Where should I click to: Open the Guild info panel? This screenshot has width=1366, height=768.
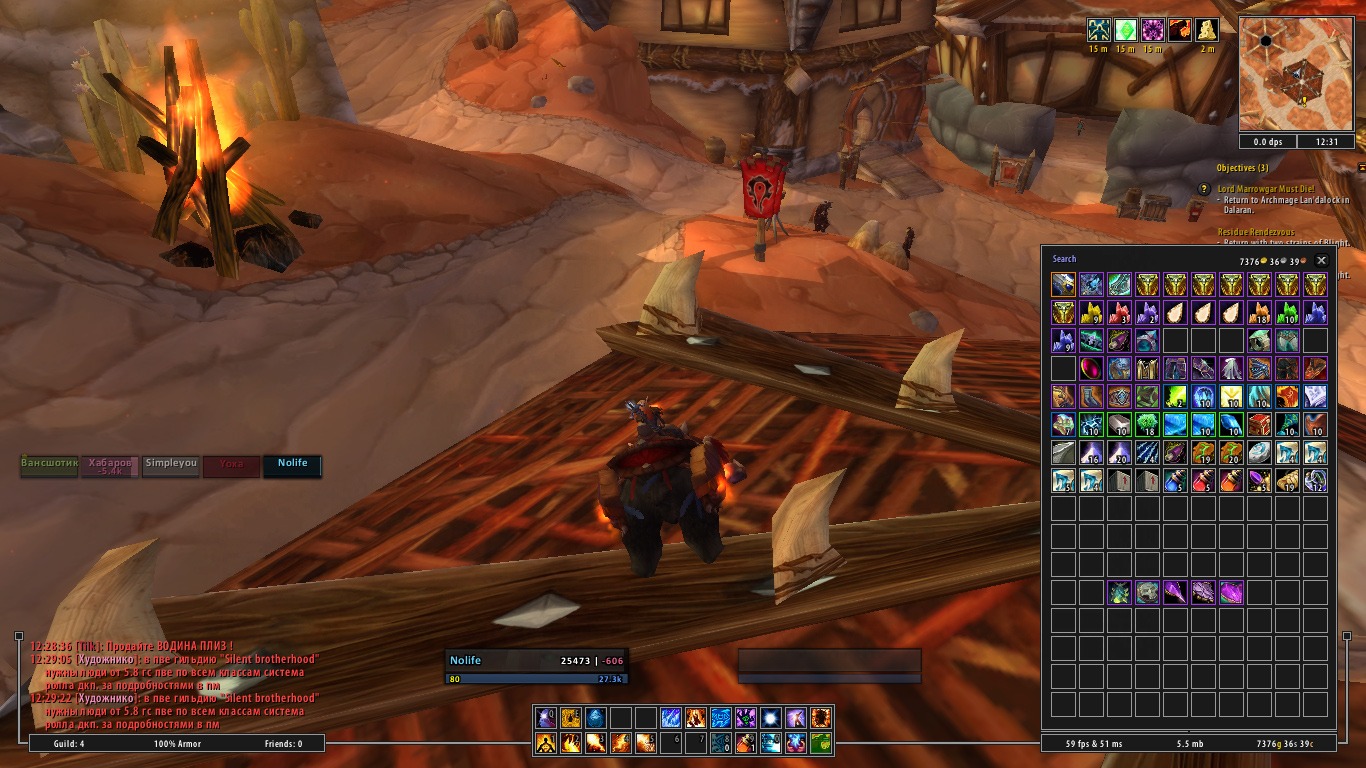tap(69, 744)
